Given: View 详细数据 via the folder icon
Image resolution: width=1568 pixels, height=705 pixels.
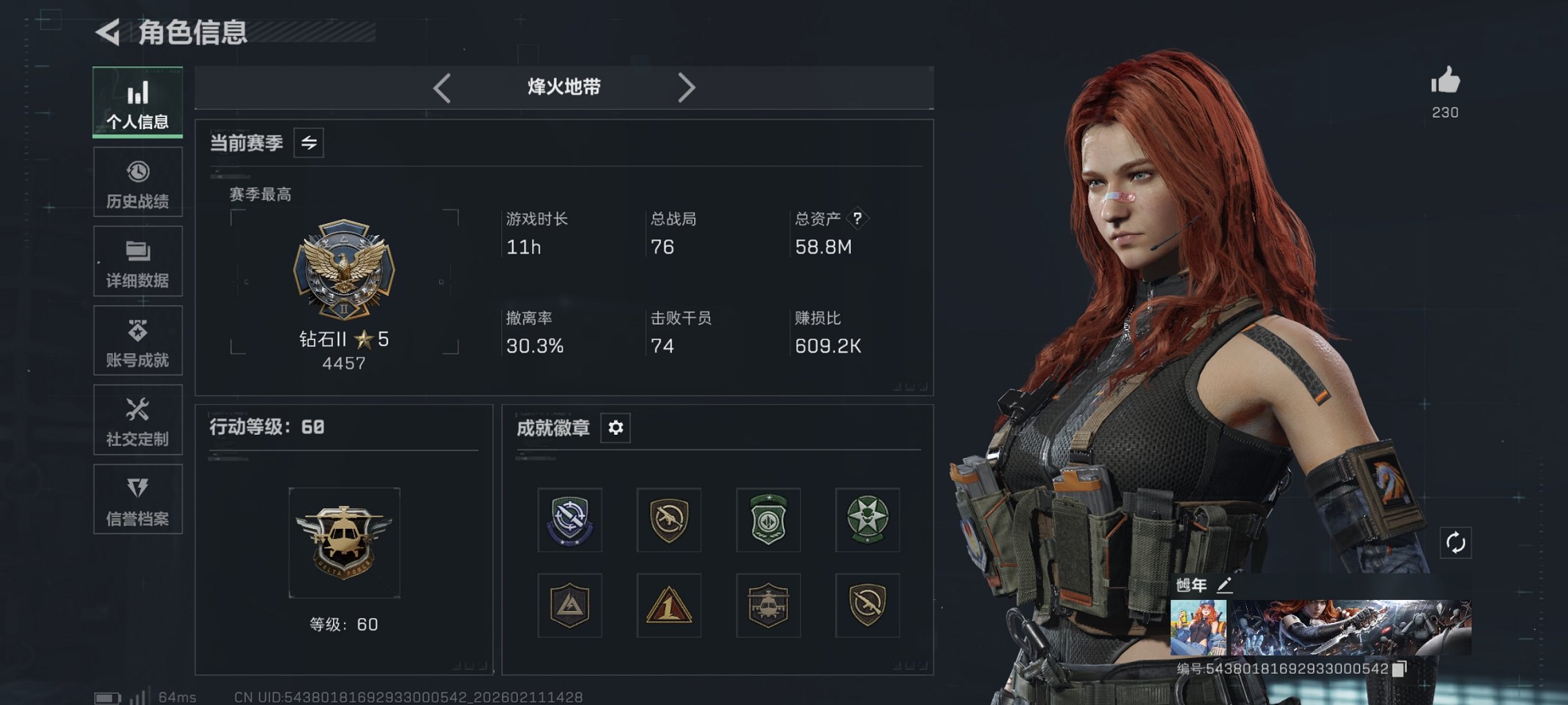Looking at the screenshot, I should (x=137, y=261).
